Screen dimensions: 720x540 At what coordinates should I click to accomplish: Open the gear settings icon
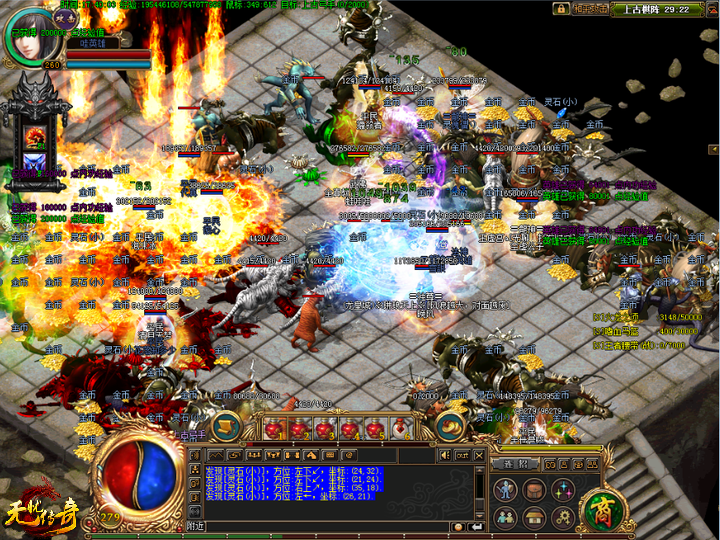562,517
